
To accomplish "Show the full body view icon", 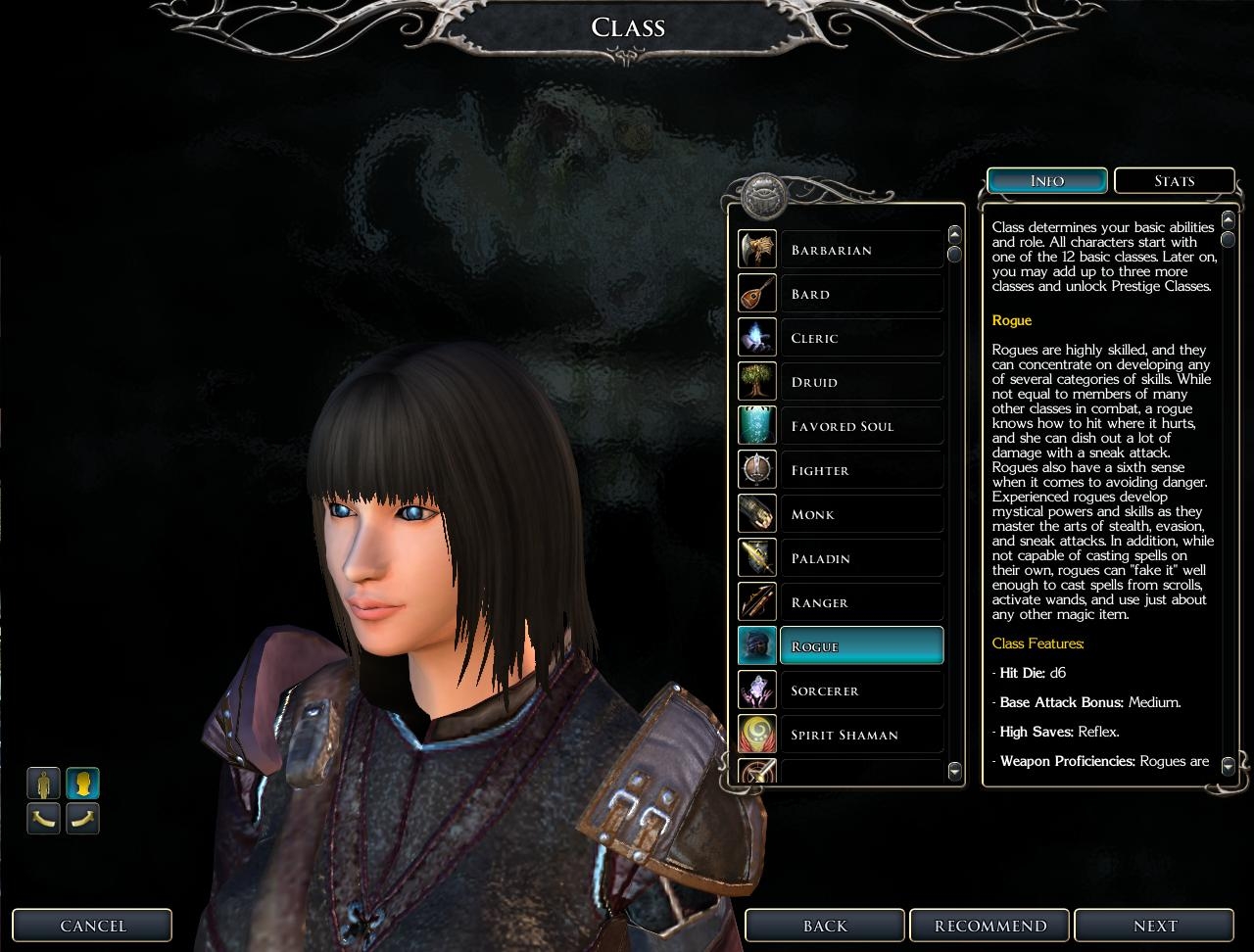I will point(43,784).
